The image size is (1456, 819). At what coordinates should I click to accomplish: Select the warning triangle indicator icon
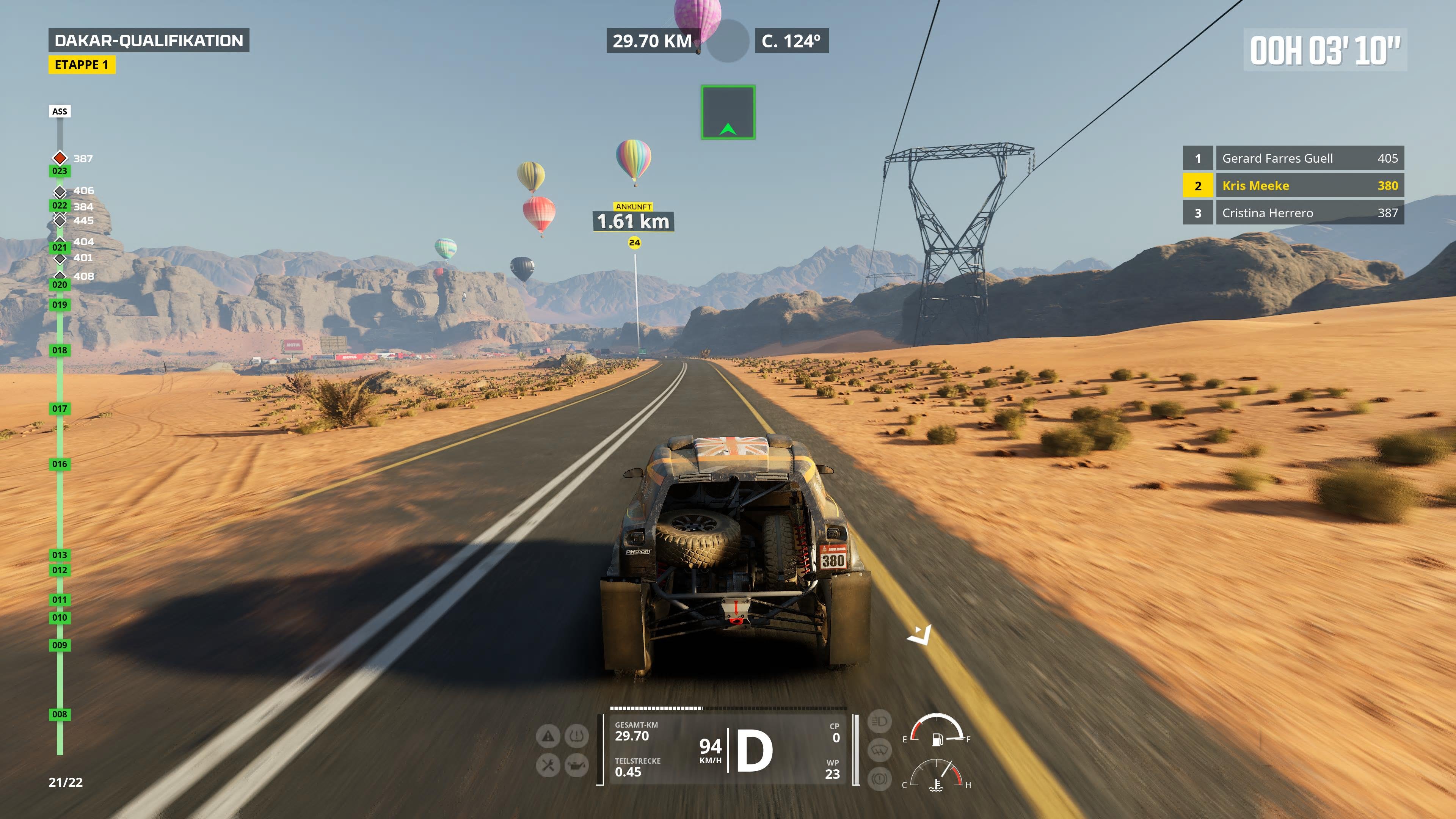click(x=548, y=735)
